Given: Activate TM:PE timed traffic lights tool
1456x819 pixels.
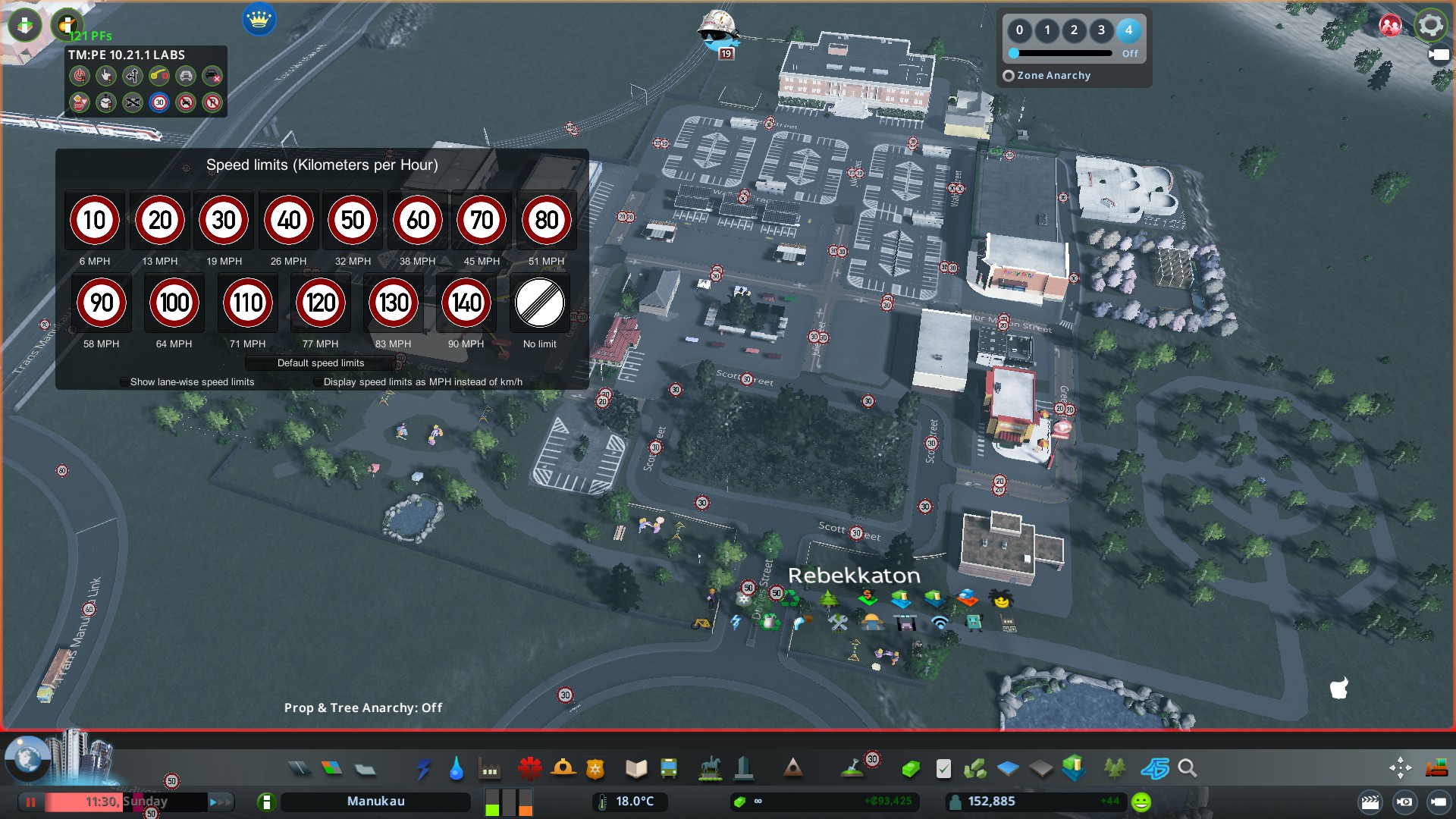Looking at the screenshot, I should pos(106,102).
